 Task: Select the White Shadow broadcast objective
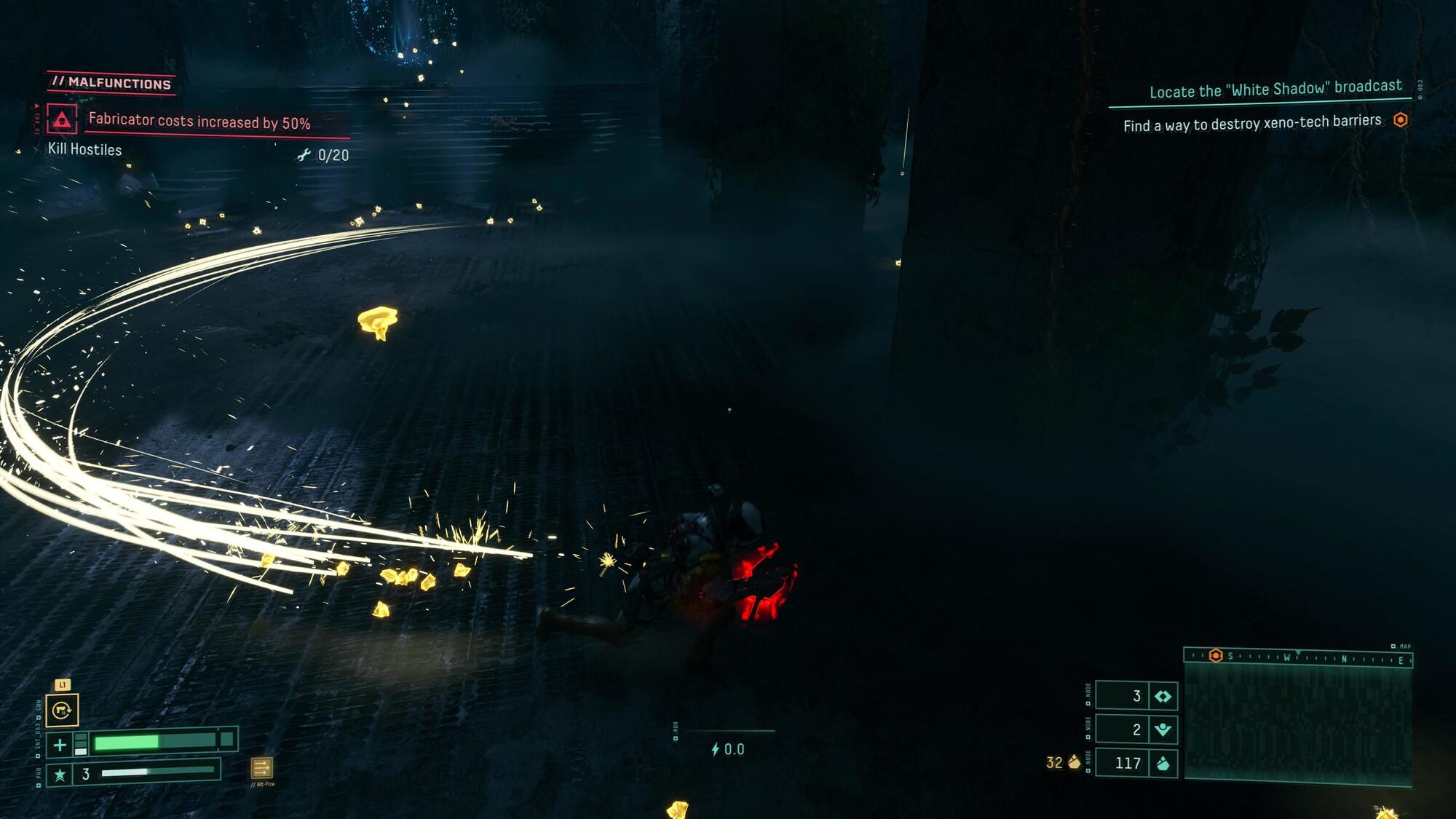click(1275, 90)
